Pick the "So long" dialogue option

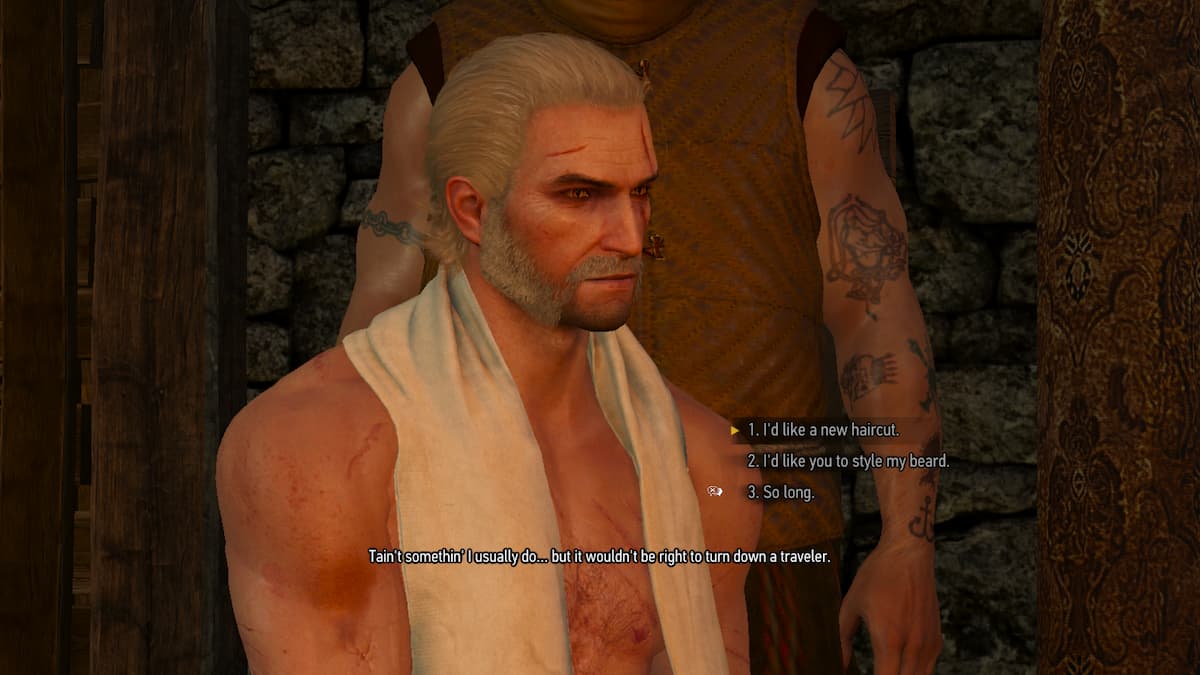780,492
